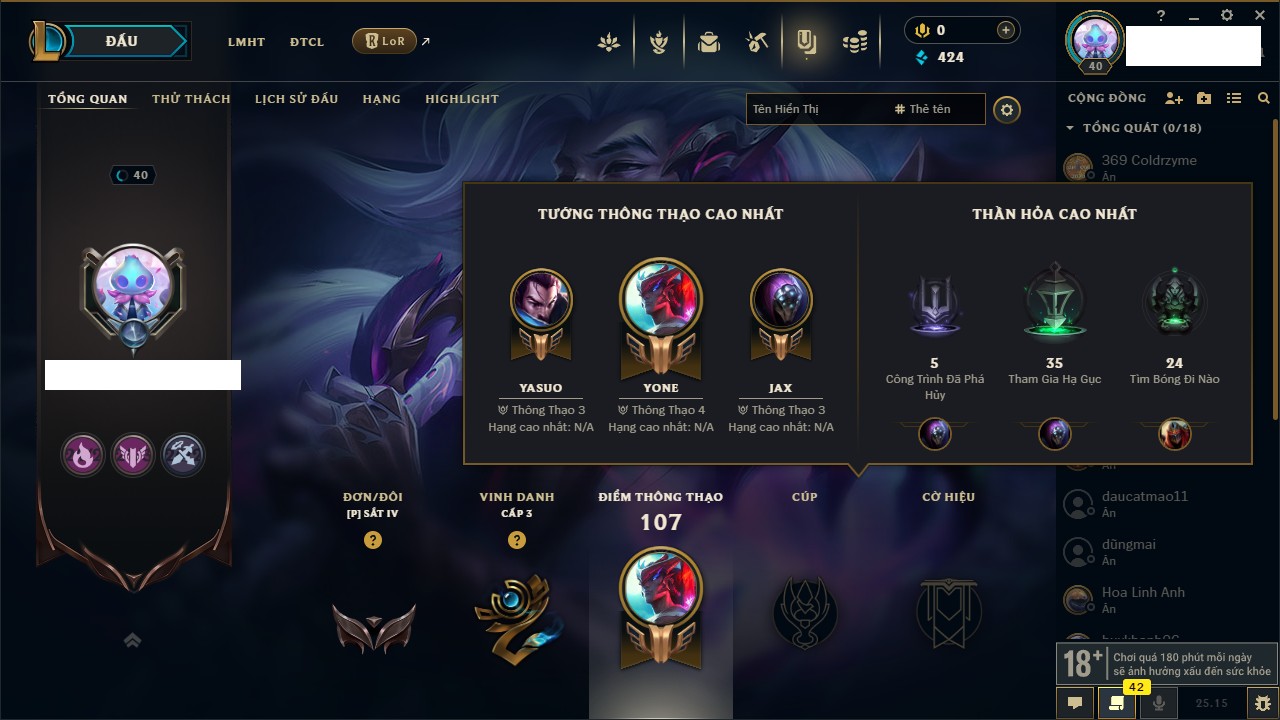Click the ĐẤU play button
Screen dimensions: 1280x720
tap(122, 41)
